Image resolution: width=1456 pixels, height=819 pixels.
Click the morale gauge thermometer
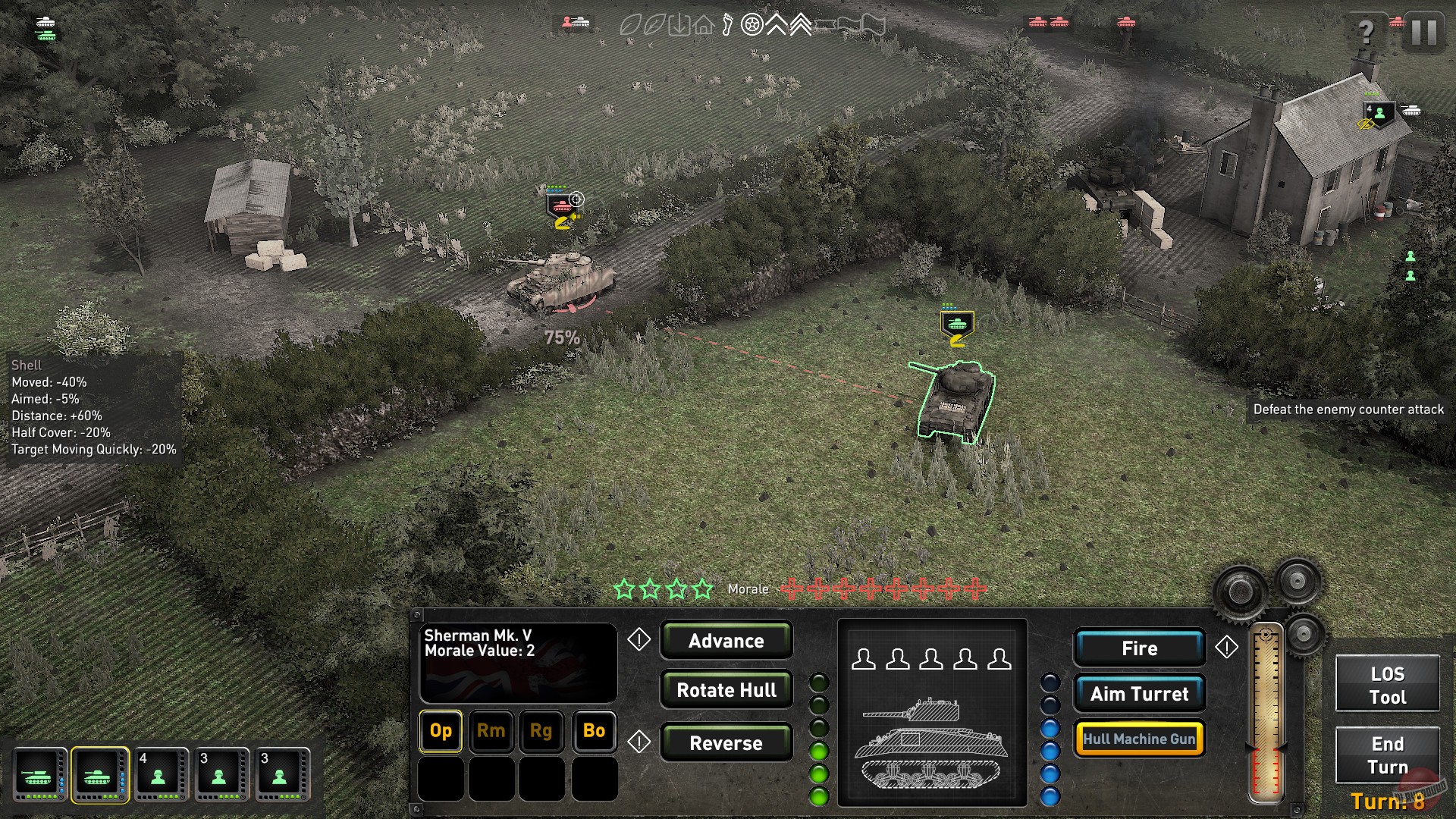pyautogui.click(x=1266, y=713)
